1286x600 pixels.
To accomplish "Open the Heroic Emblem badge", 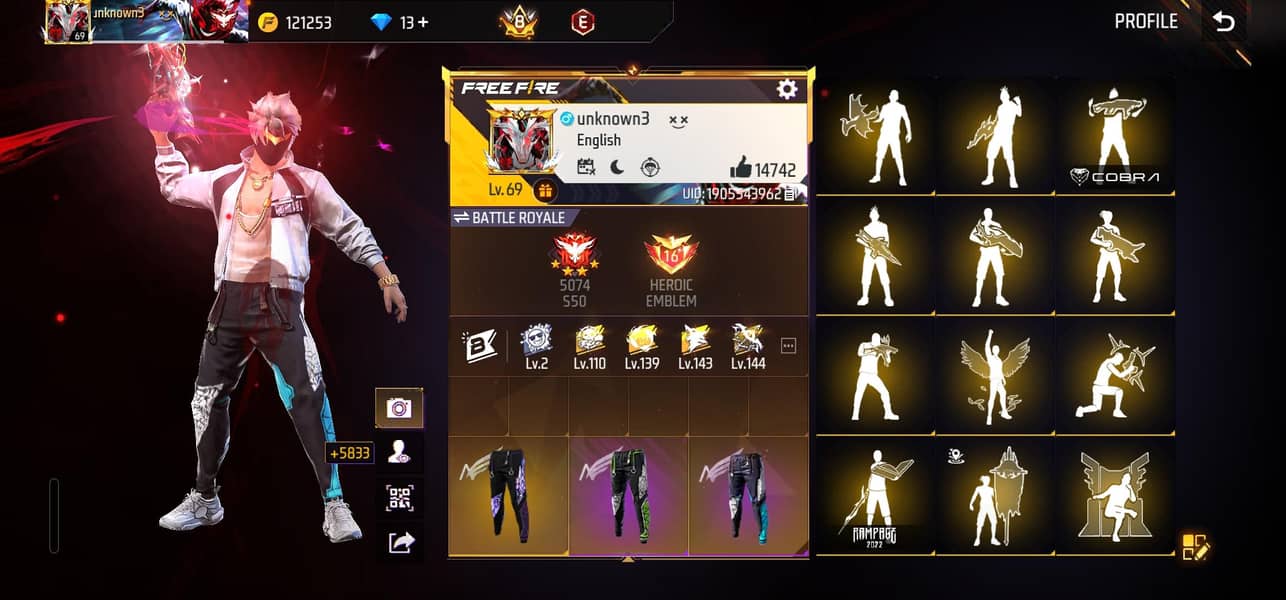I will [671, 271].
